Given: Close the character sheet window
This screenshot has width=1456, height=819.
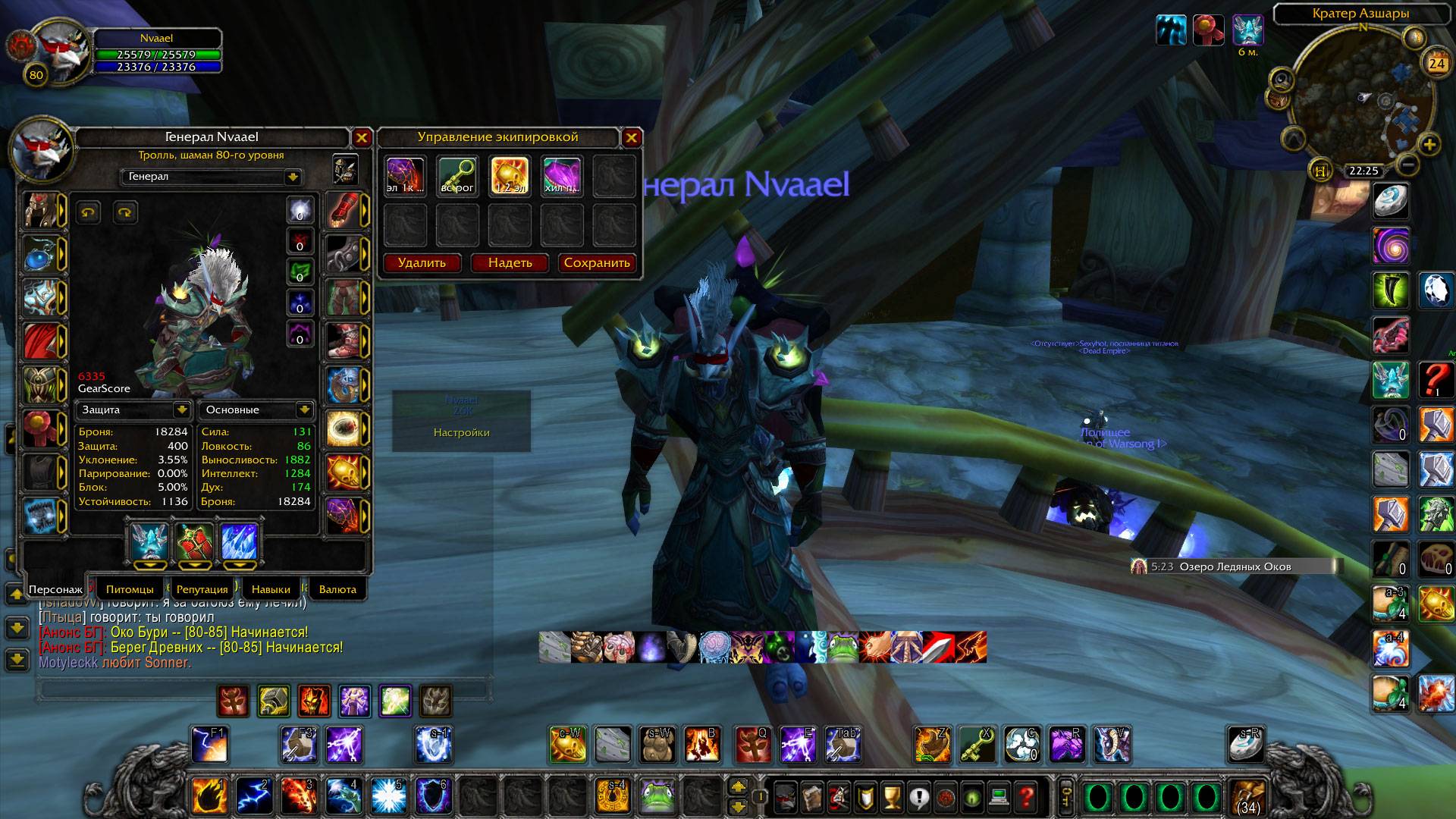Looking at the screenshot, I should (x=362, y=137).
